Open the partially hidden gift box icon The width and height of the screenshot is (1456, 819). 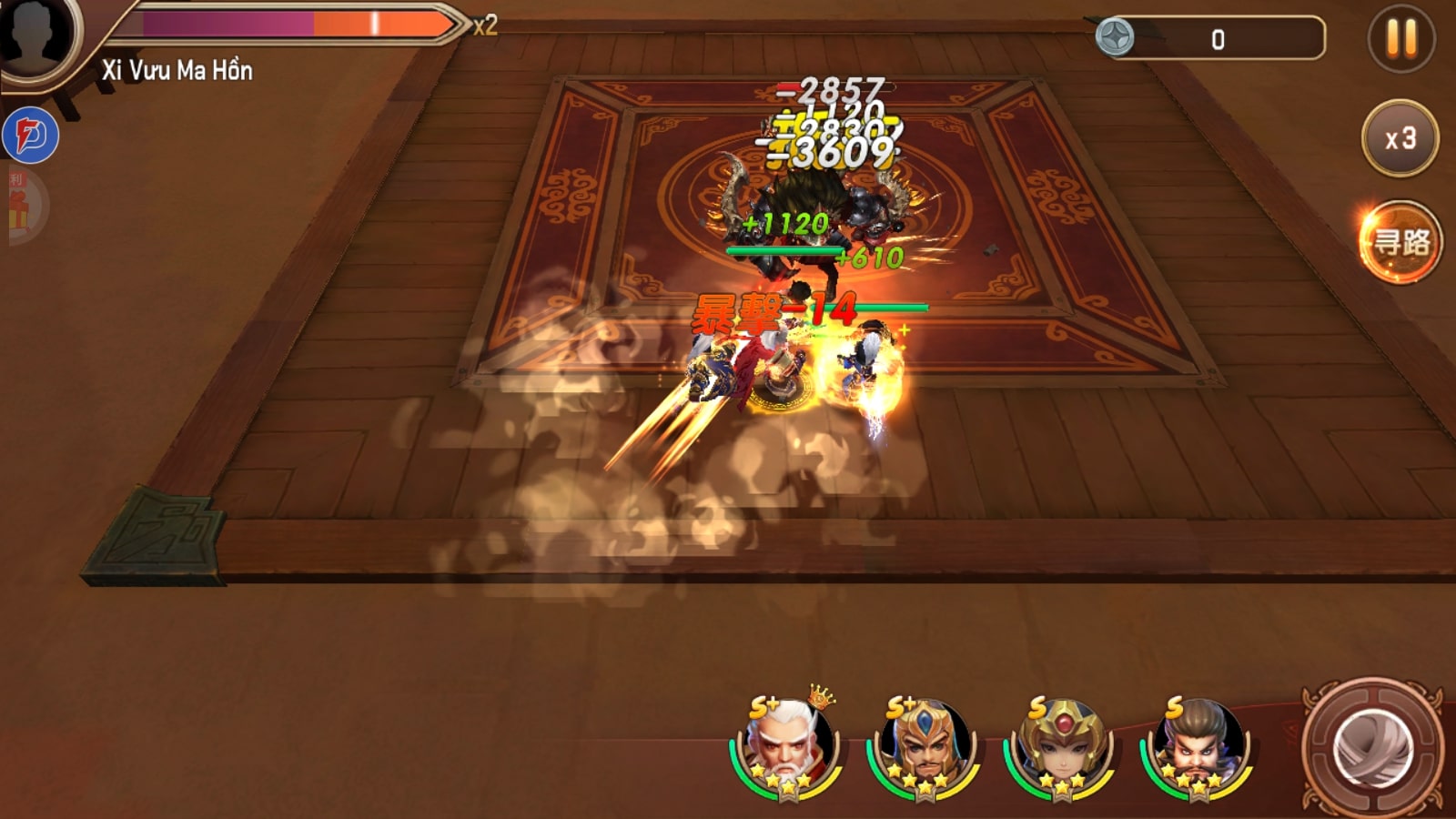click(22, 206)
